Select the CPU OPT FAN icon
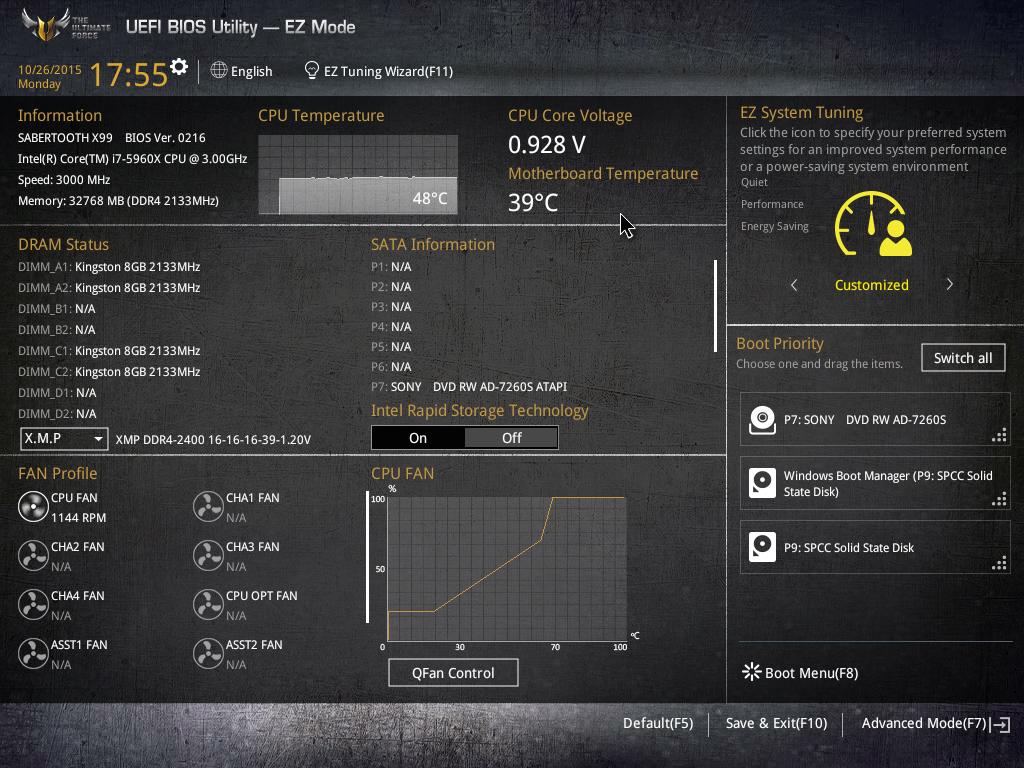Screen dimensions: 1024x768 tap(208, 605)
